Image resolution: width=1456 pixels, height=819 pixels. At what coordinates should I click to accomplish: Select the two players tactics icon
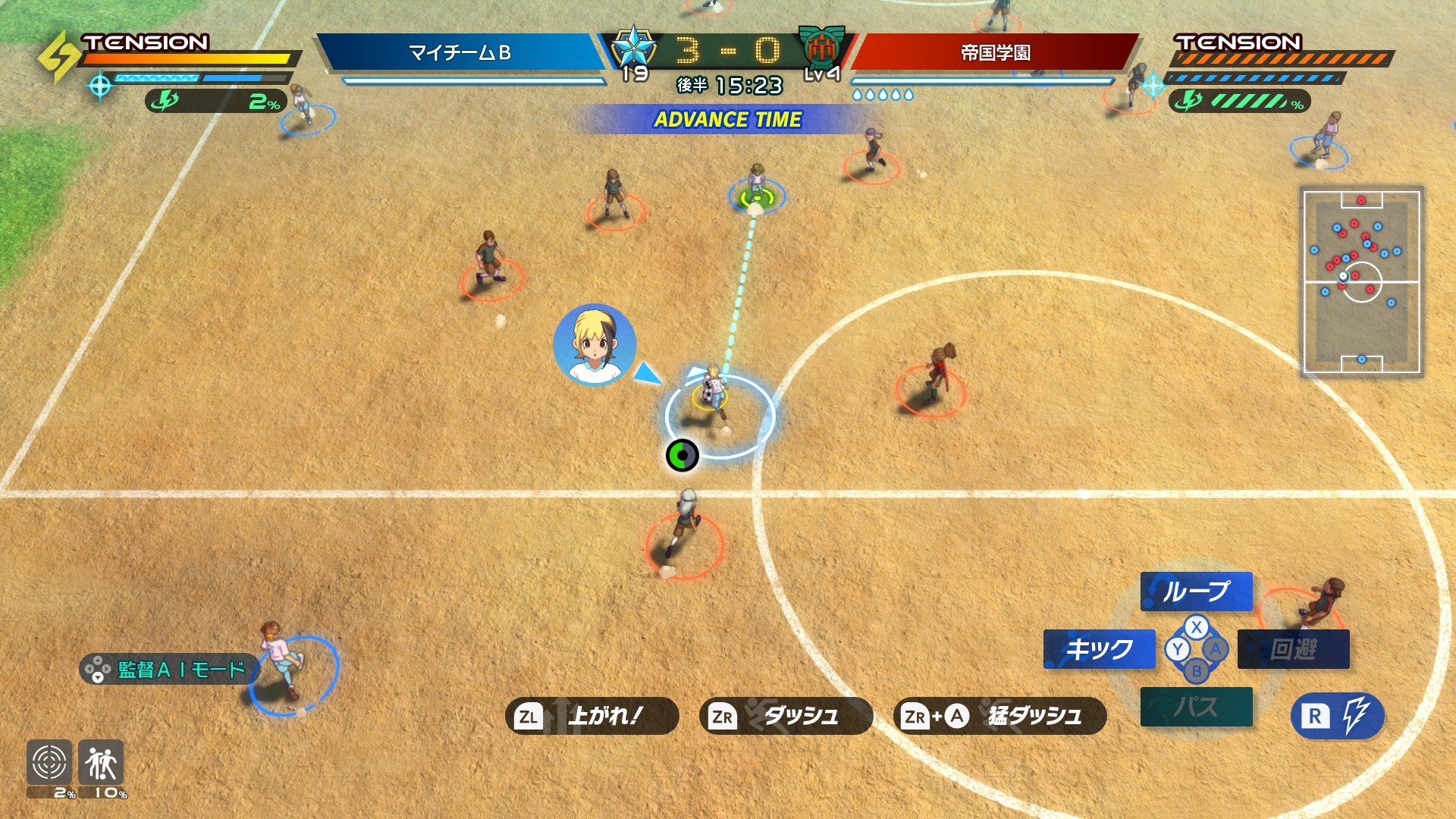pyautogui.click(x=101, y=763)
